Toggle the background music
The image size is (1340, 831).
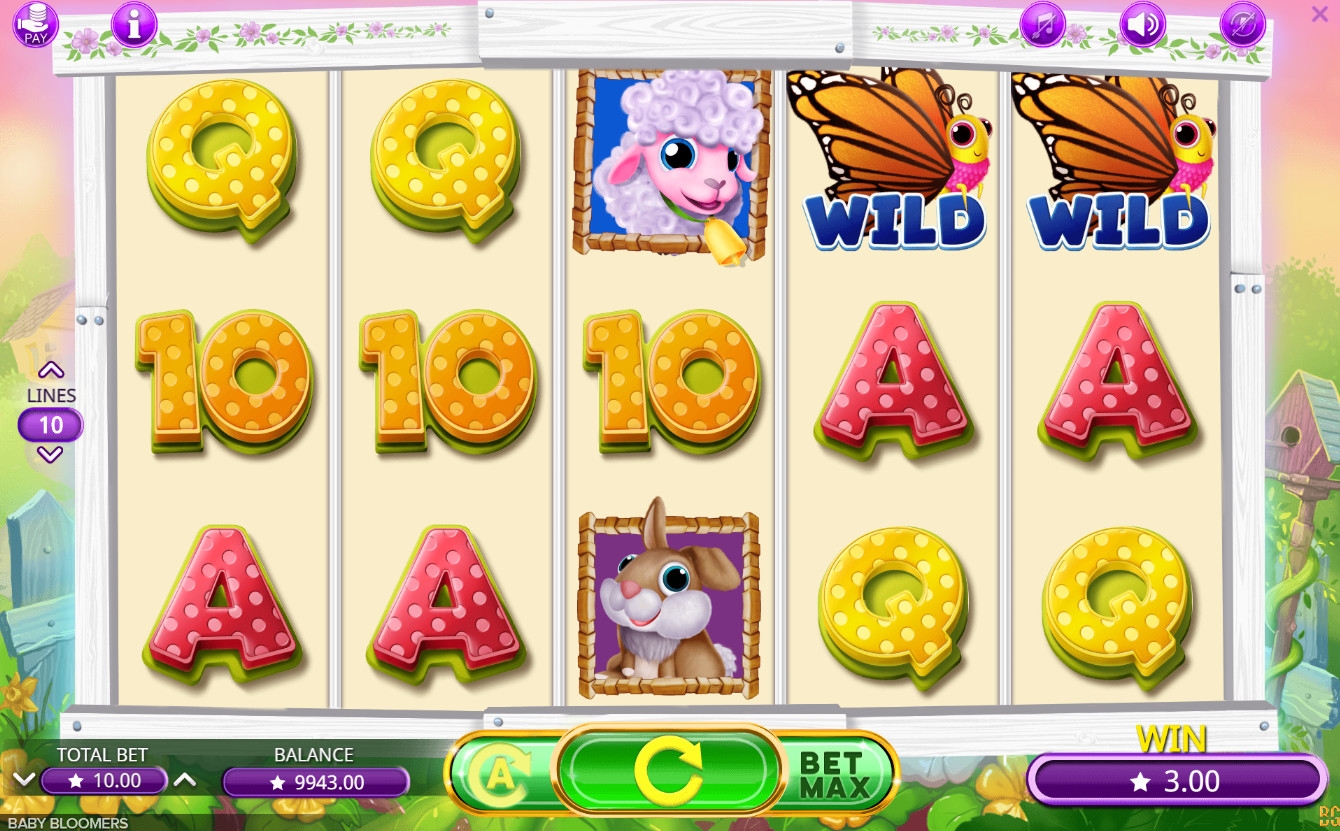pyautogui.click(x=1042, y=25)
